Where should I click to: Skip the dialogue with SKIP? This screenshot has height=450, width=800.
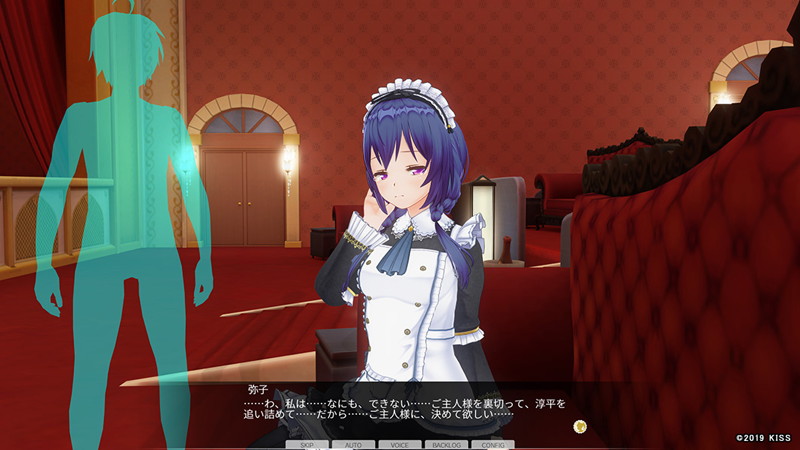pyautogui.click(x=307, y=444)
